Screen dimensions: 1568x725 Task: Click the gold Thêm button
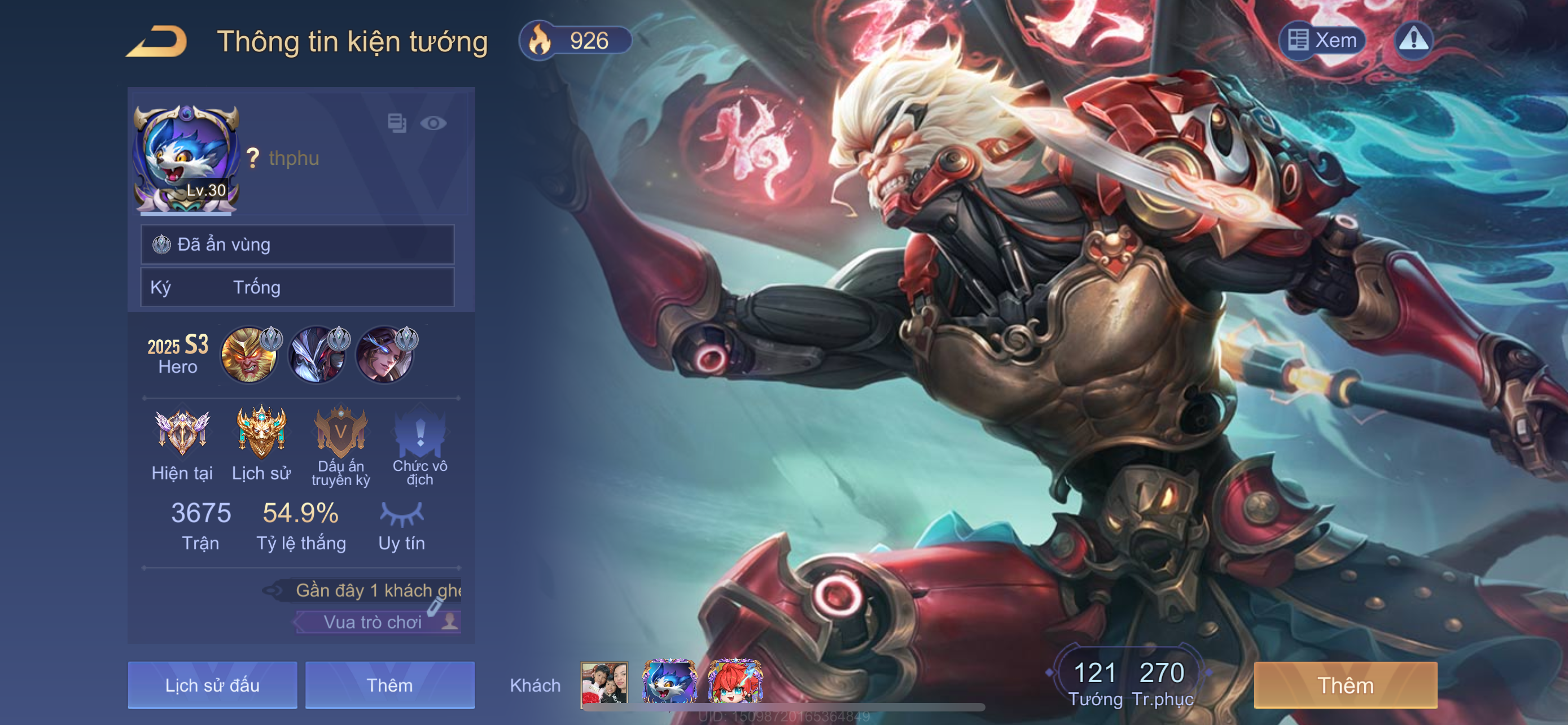point(1345,685)
